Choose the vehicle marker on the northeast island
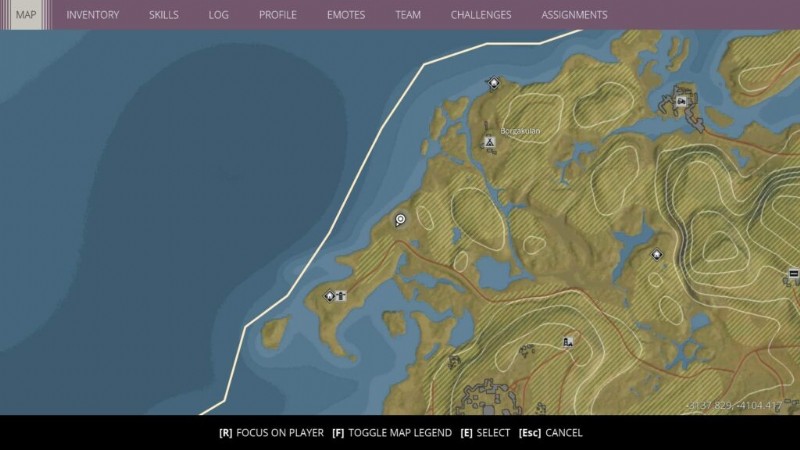Image resolution: width=800 pixels, height=450 pixels. pyautogui.click(x=681, y=98)
